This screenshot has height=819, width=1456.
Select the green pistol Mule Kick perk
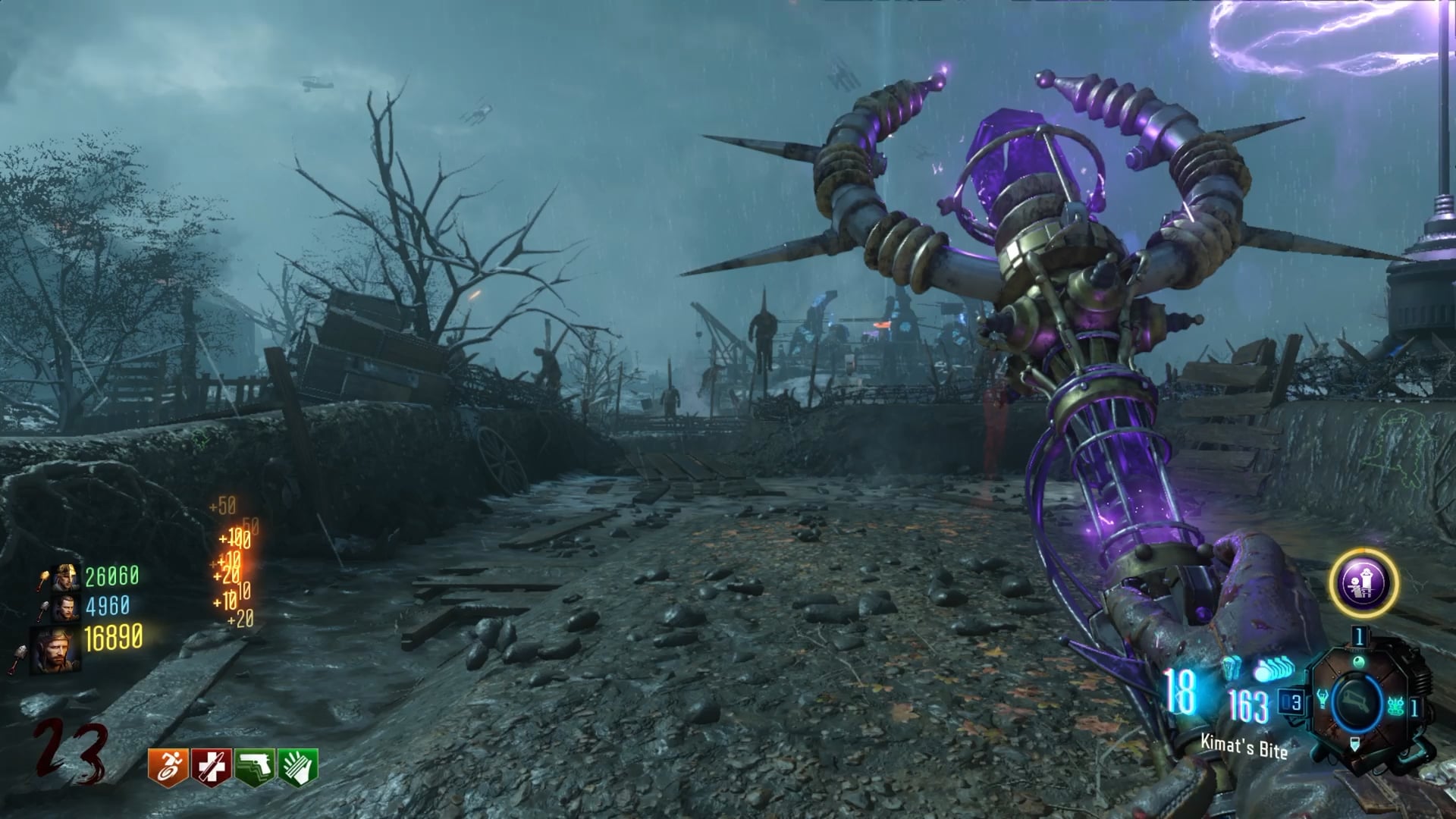255,767
